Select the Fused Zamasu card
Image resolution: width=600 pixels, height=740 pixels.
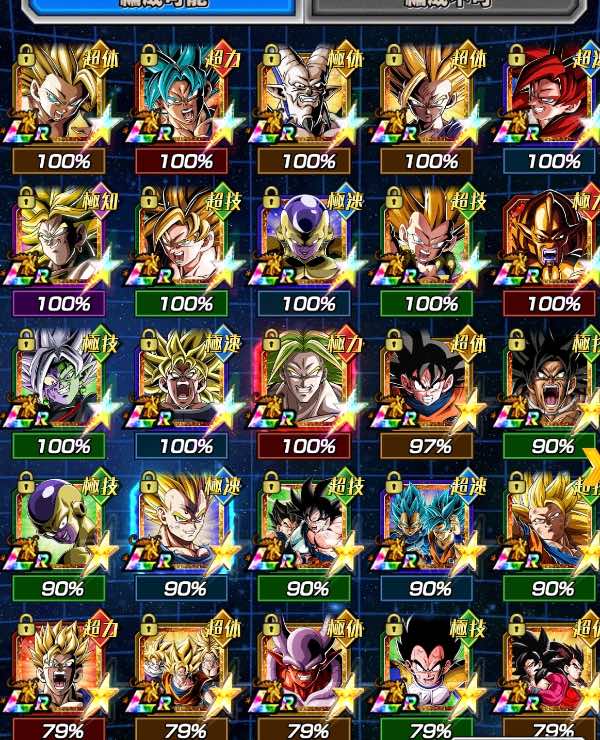(64, 381)
